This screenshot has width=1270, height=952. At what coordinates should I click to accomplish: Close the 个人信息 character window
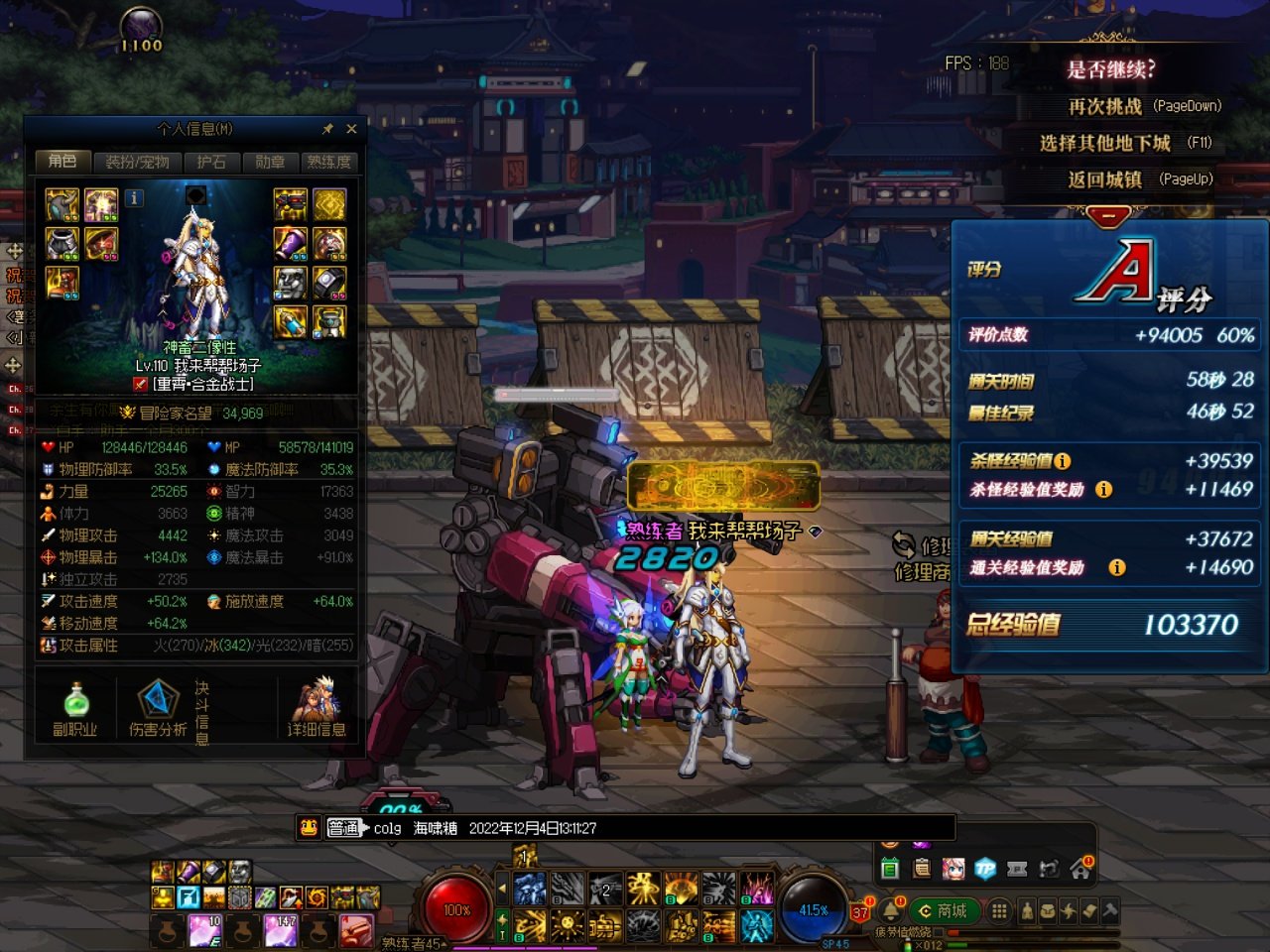(x=351, y=129)
